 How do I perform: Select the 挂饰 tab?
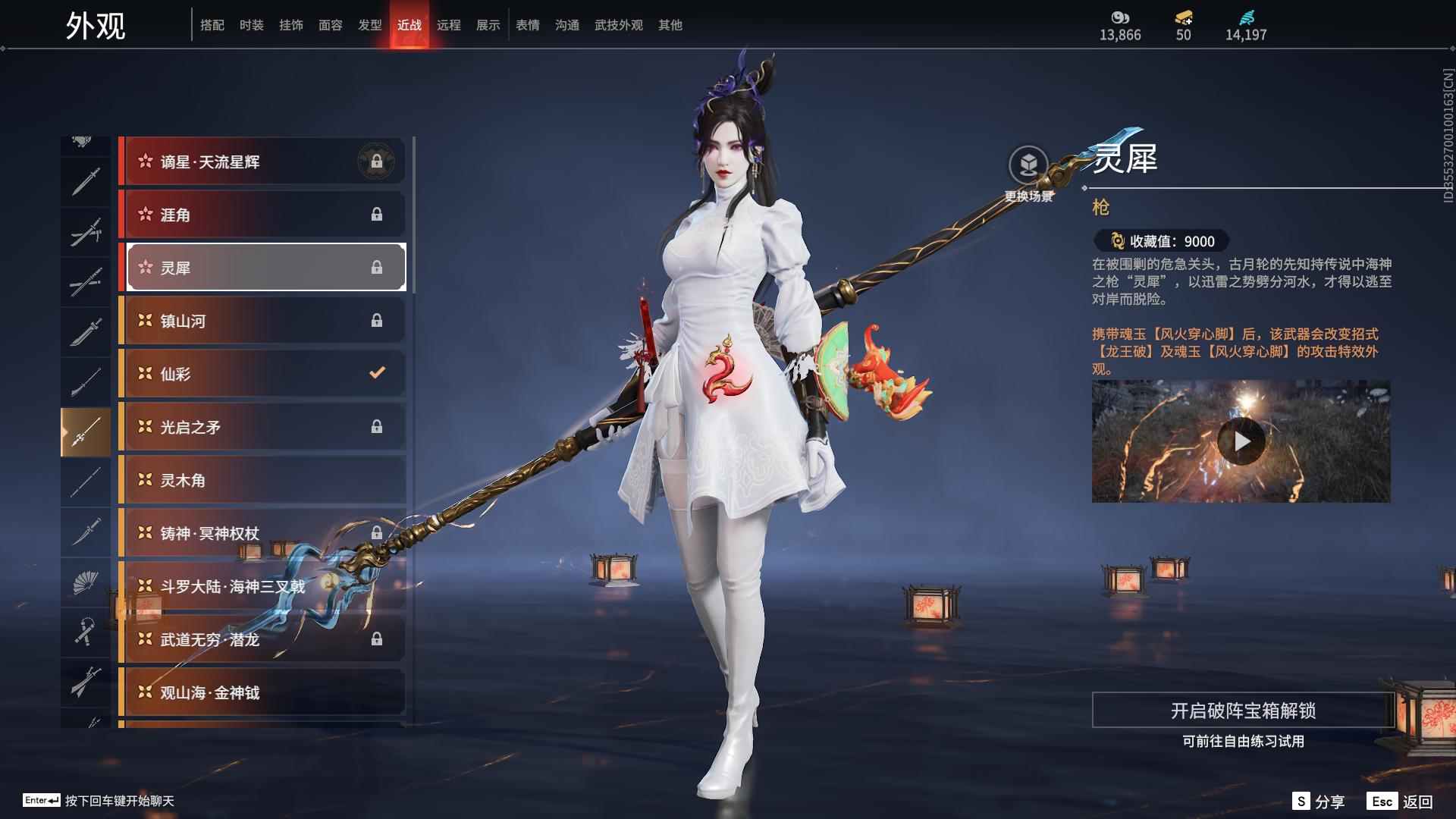291,25
